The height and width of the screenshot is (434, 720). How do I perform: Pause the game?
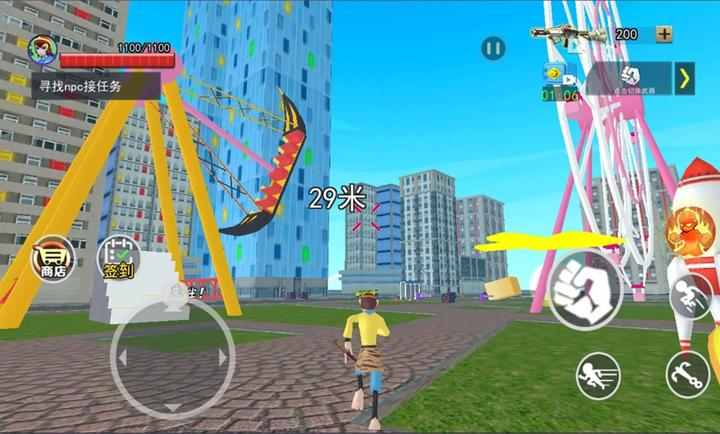[492, 47]
